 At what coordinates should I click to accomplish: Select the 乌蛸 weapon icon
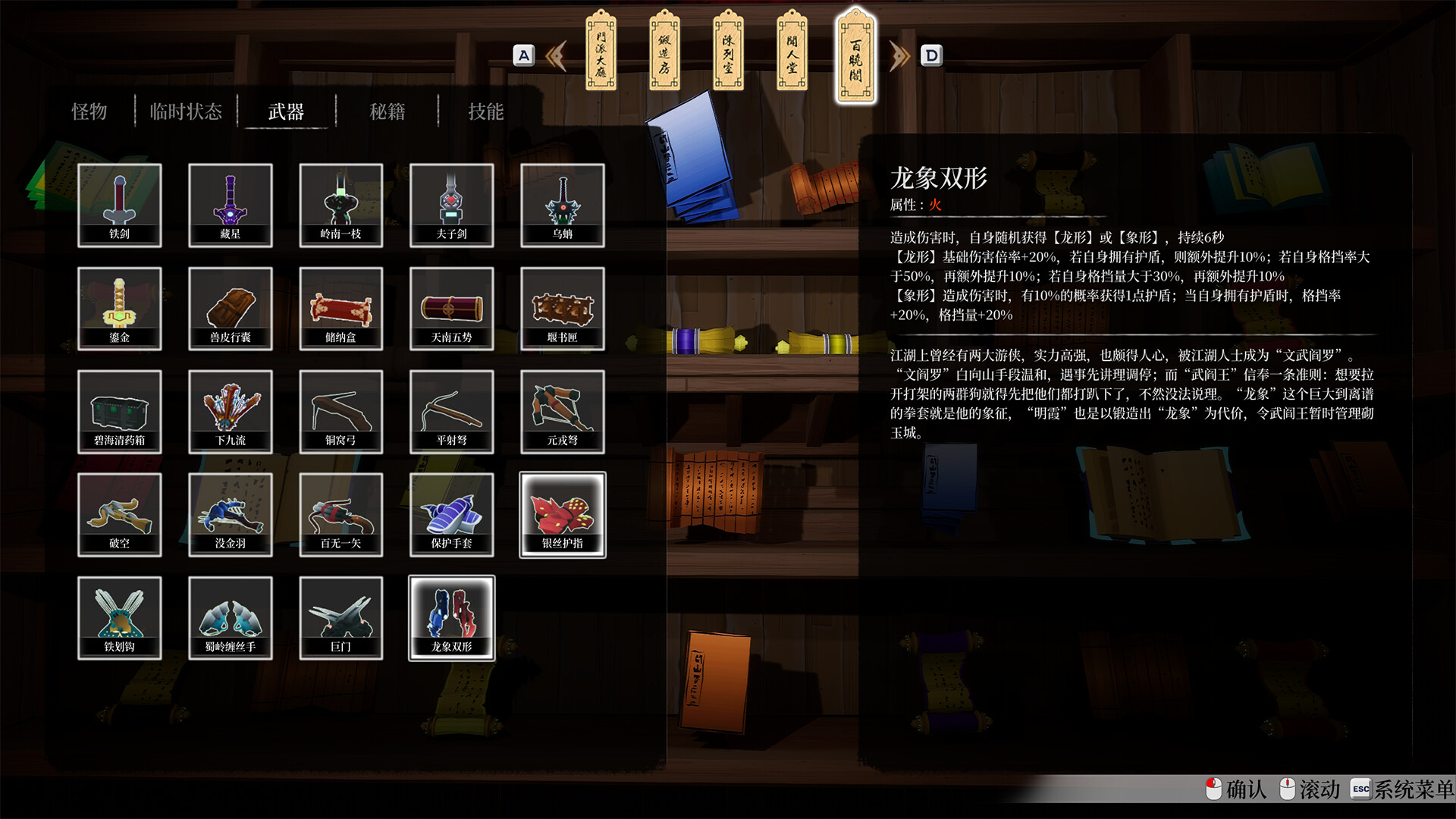(563, 205)
